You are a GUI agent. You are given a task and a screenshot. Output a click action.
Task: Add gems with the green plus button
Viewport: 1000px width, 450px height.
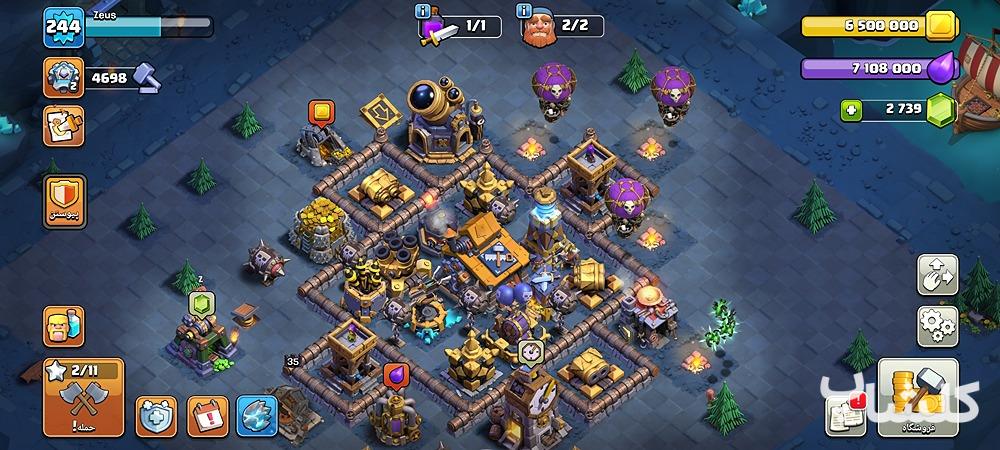(x=851, y=110)
